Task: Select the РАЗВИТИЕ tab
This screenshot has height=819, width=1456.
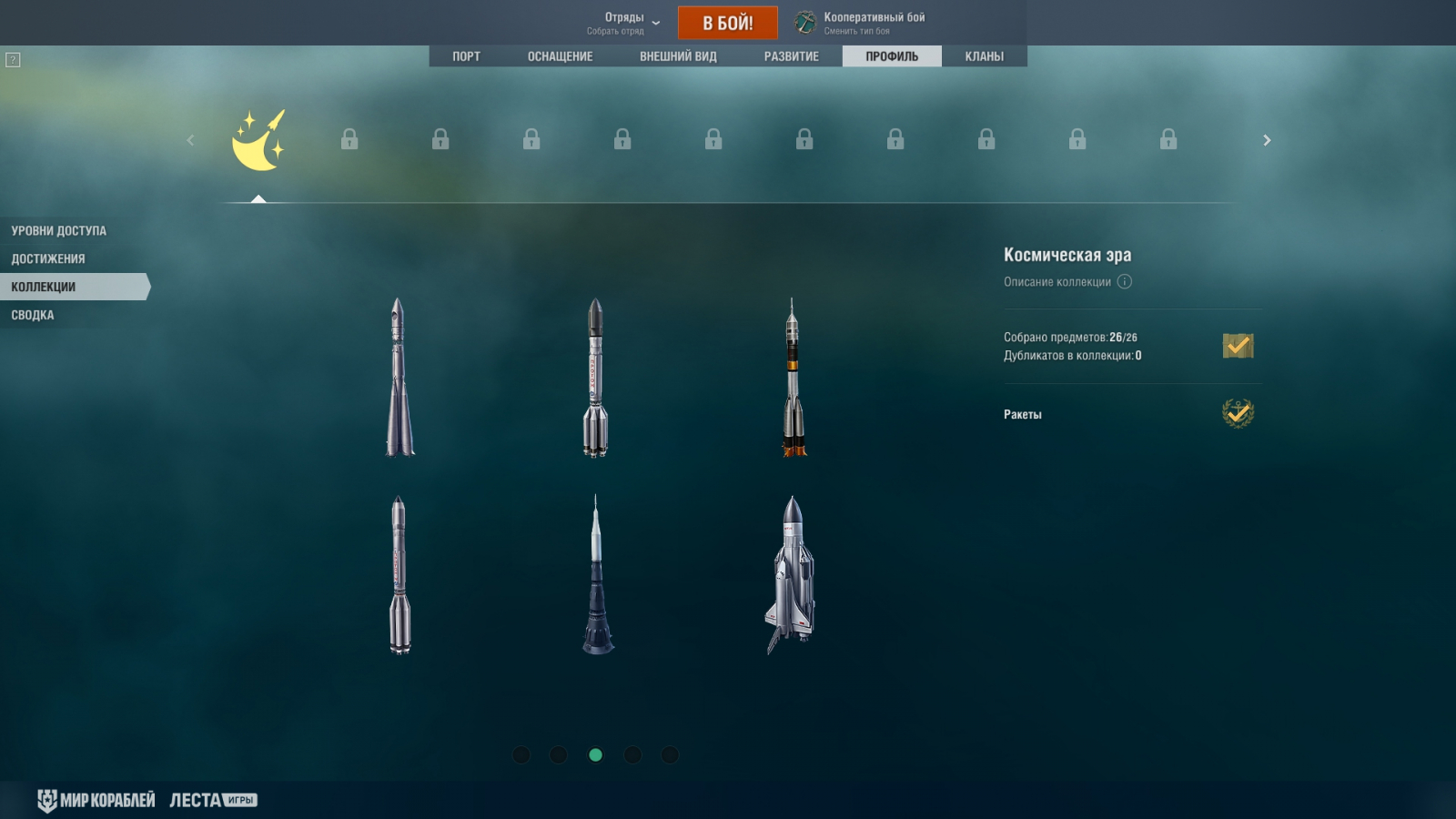Action: pyautogui.click(x=791, y=56)
